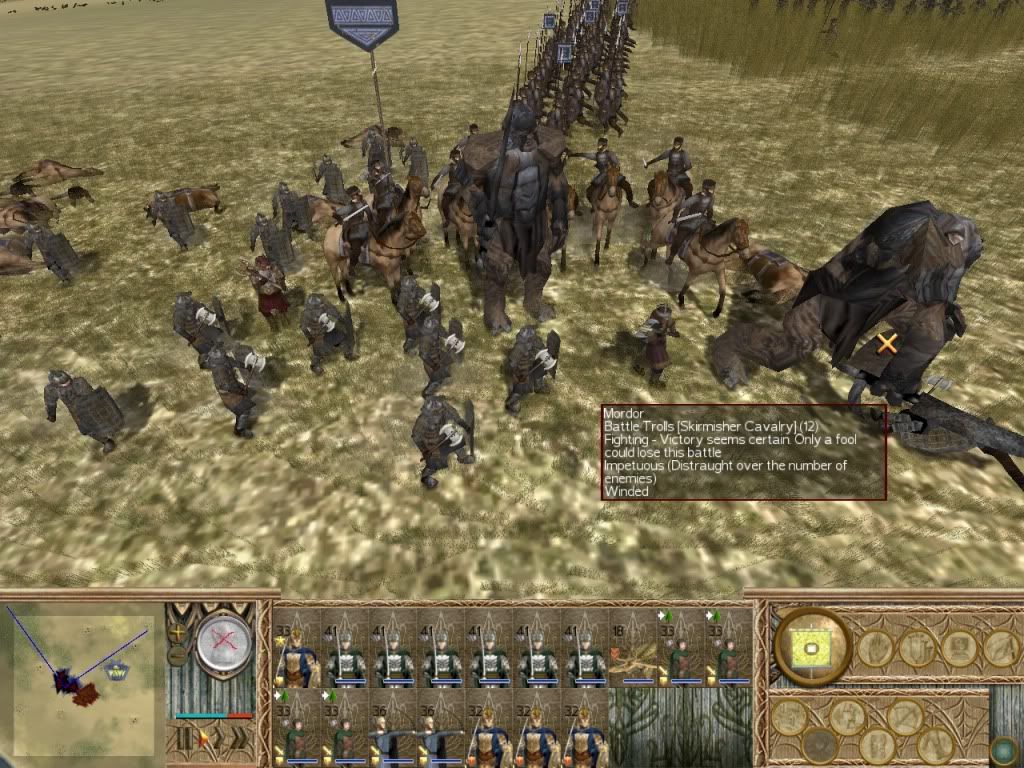Zoom in the minimap with the plus button
Viewport: 1024px width, 768px height.
[179, 632]
